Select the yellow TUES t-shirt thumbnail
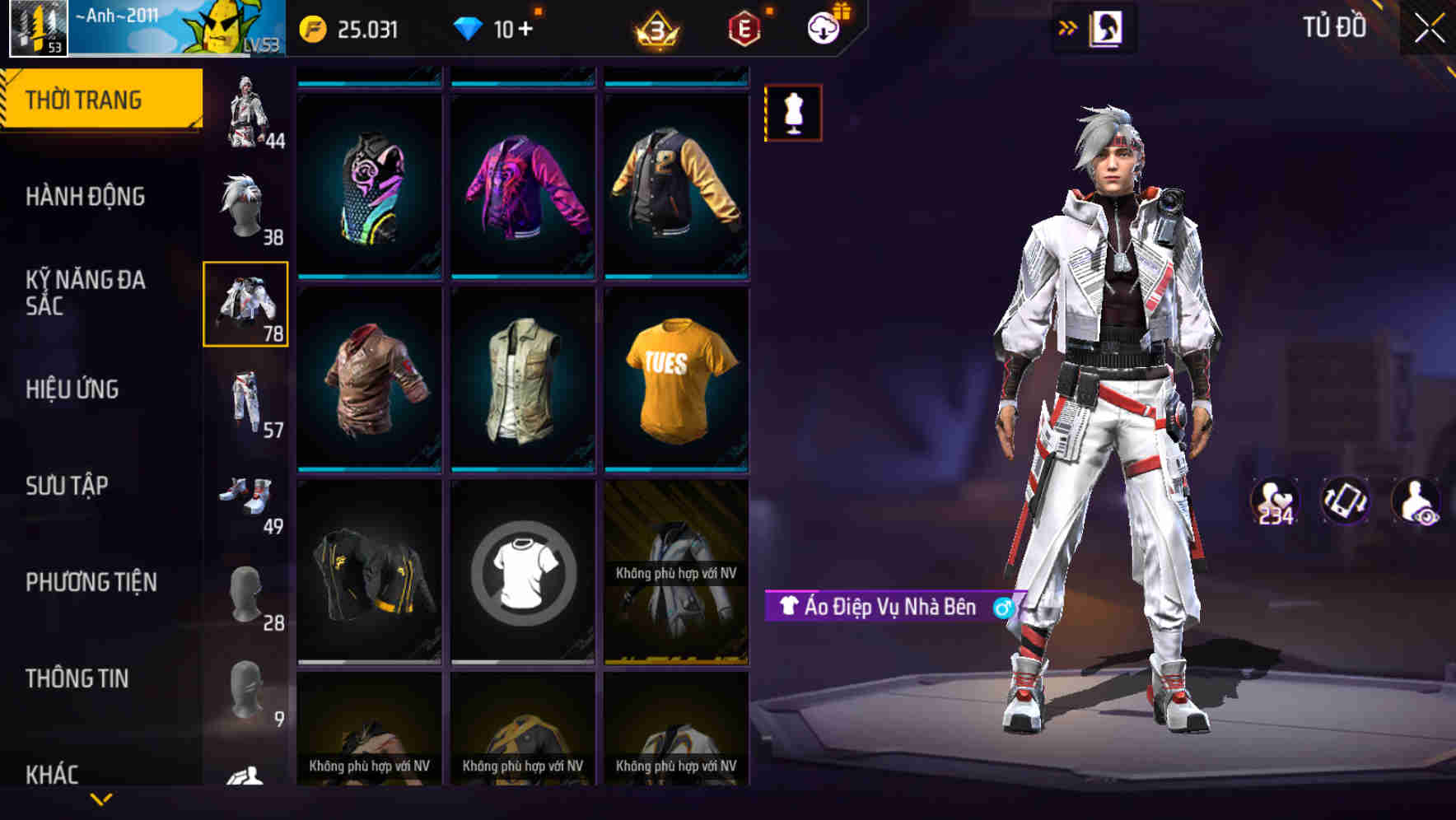Image resolution: width=1456 pixels, height=820 pixels. point(675,387)
